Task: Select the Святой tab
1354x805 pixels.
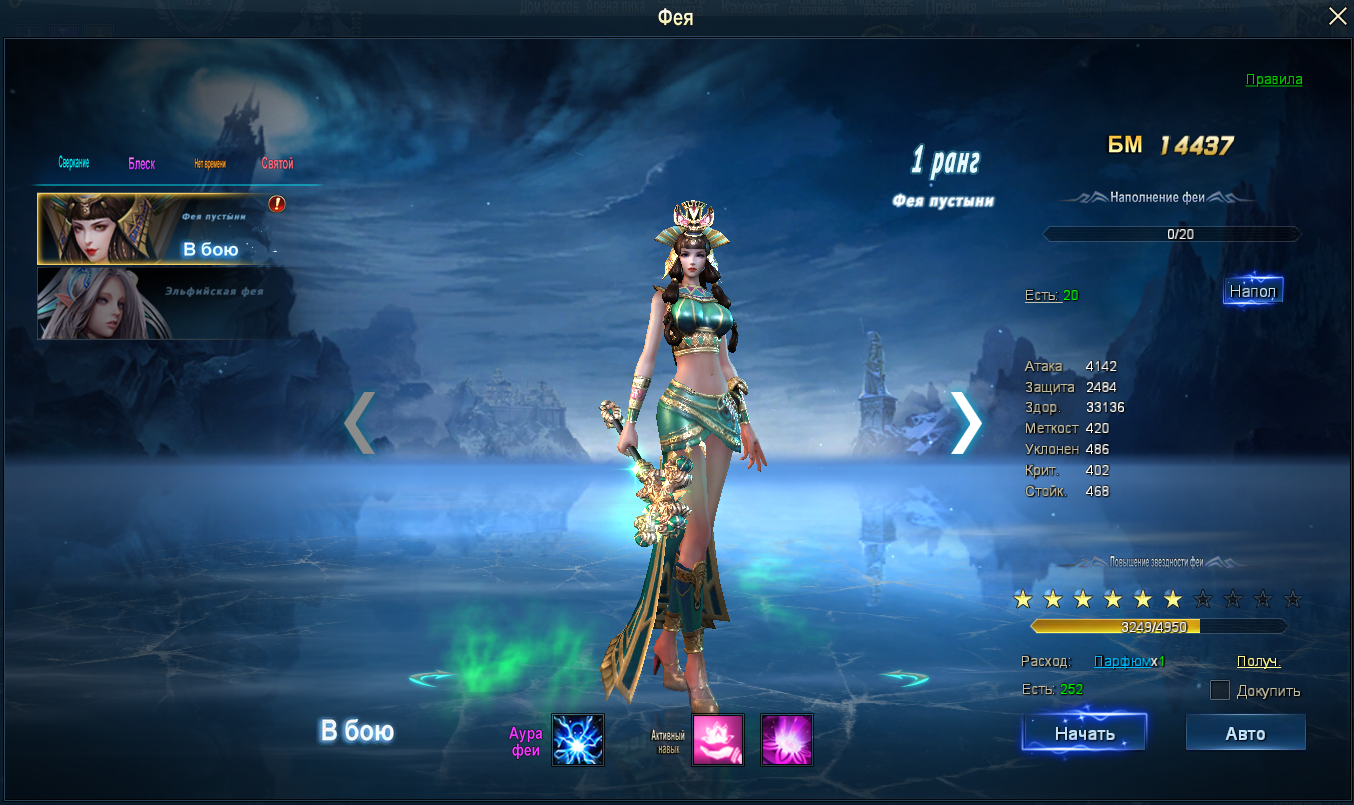Action: [x=277, y=164]
